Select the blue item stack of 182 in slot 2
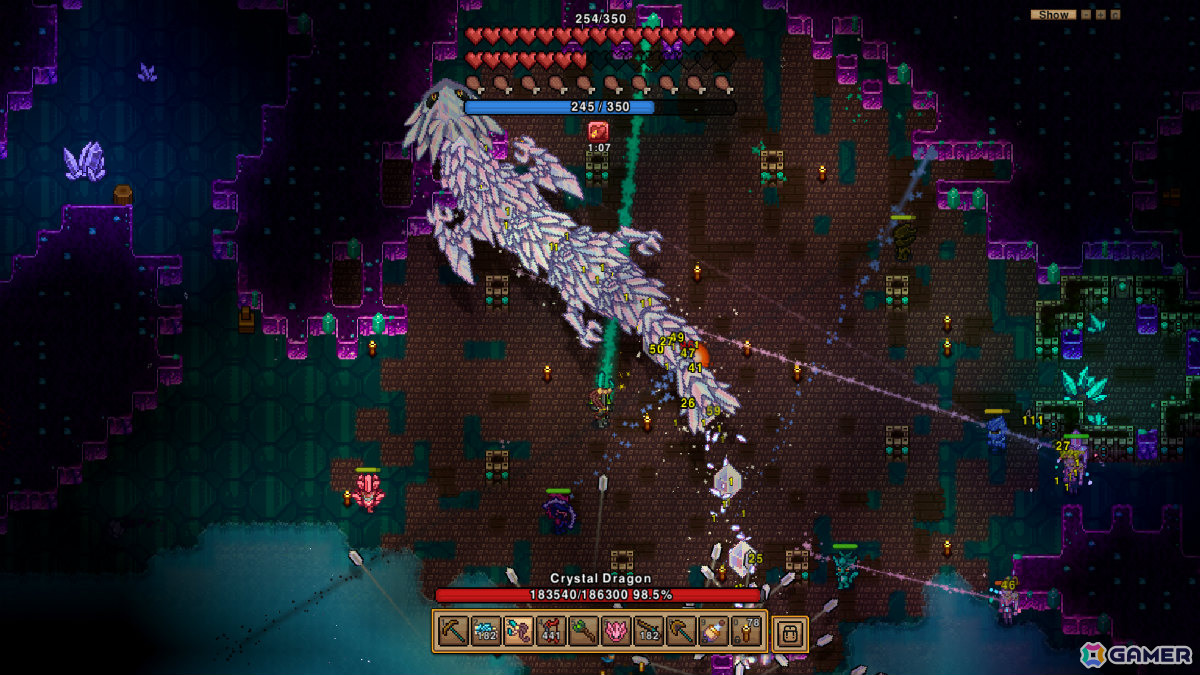Image resolution: width=1200 pixels, height=675 pixels. [485, 631]
